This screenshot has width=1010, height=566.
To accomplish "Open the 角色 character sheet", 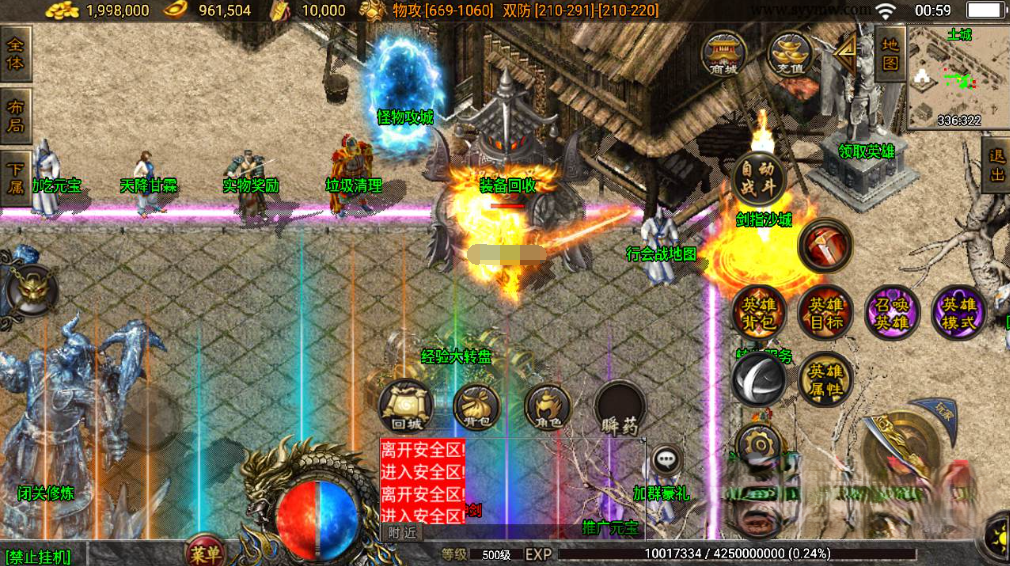I will [x=548, y=405].
